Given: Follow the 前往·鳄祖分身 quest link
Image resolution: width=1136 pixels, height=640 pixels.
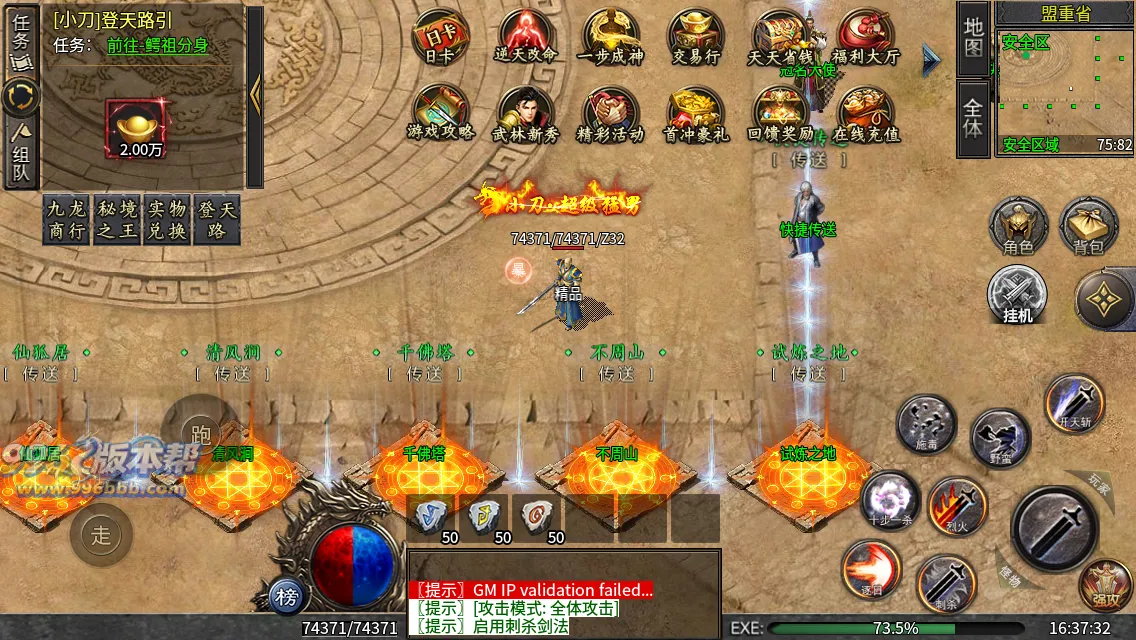Looking at the screenshot, I should coord(158,45).
